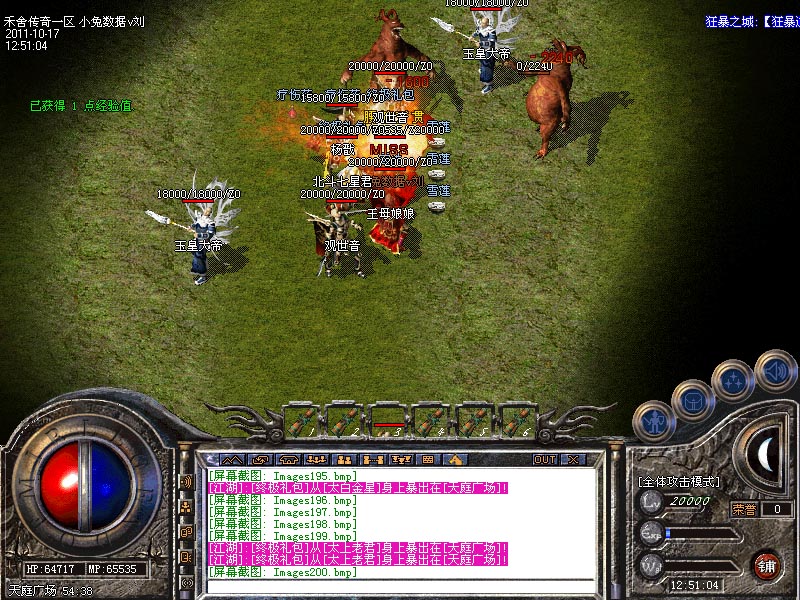Click the 全体攻击模式 attack mode label
Screen dimensions: 800x600
pos(679,482)
